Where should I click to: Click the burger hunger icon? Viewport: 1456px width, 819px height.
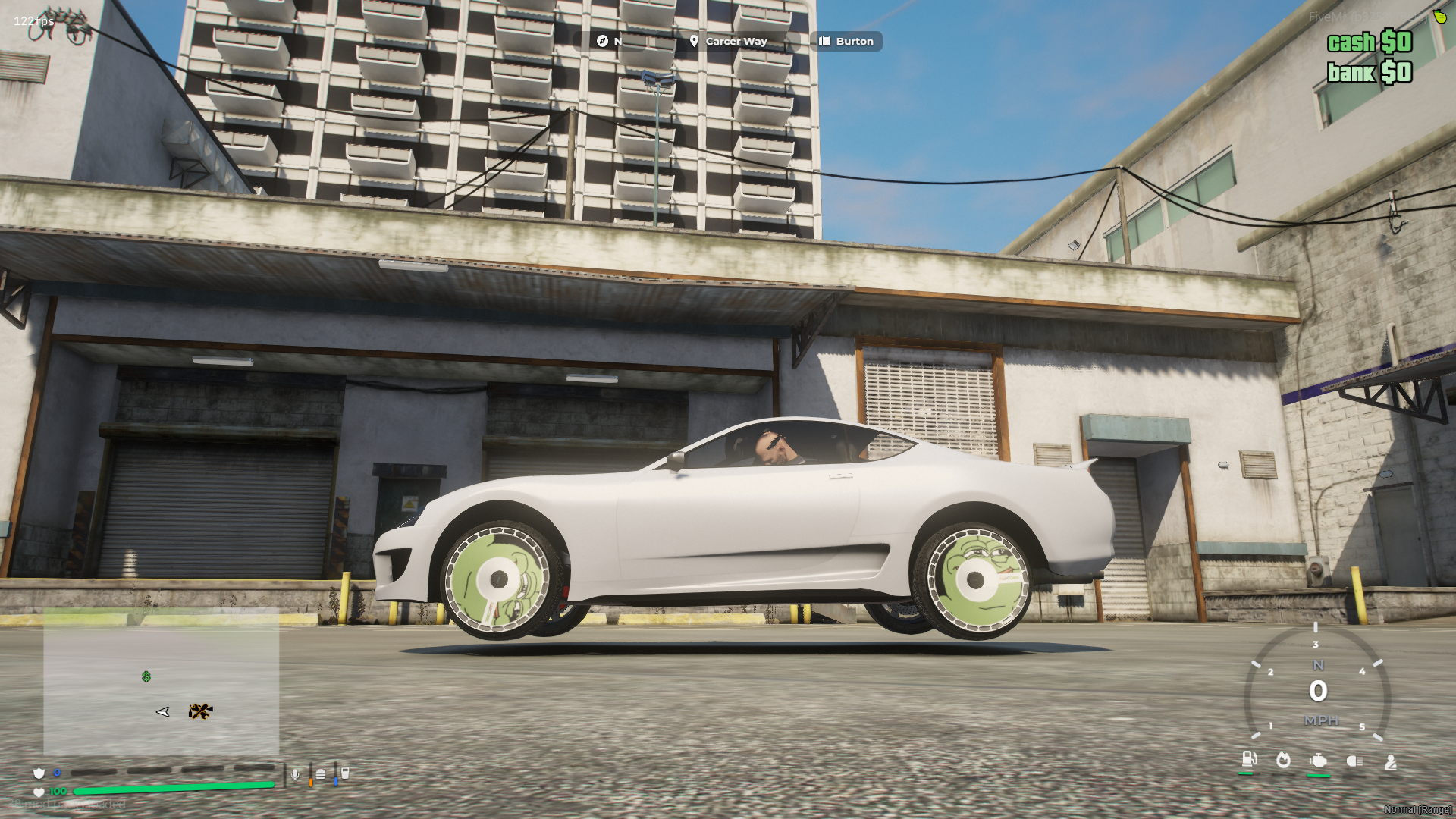point(321,774)
